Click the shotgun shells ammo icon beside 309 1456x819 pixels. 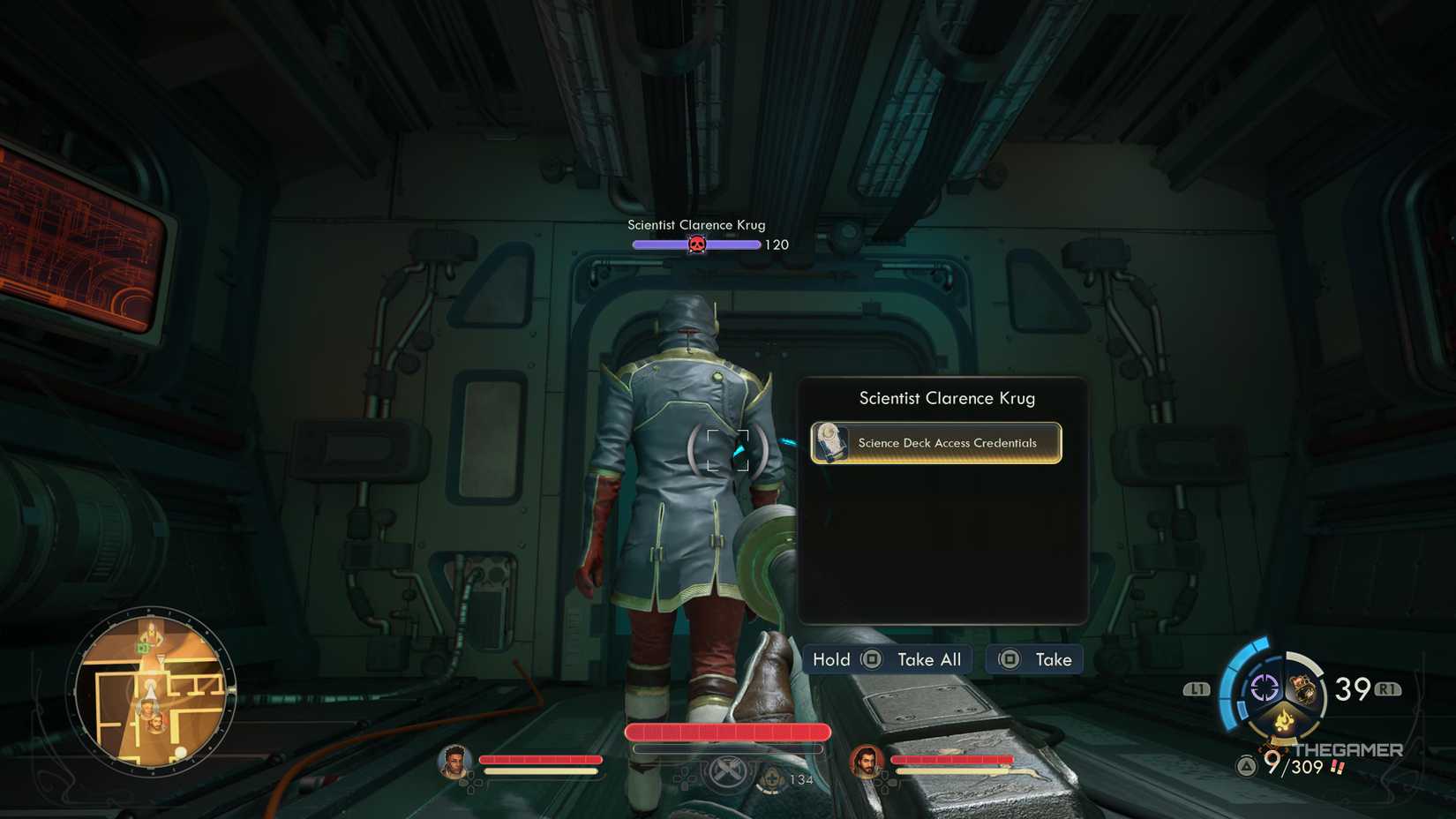pyautogui.click(x=1336, y=767)
